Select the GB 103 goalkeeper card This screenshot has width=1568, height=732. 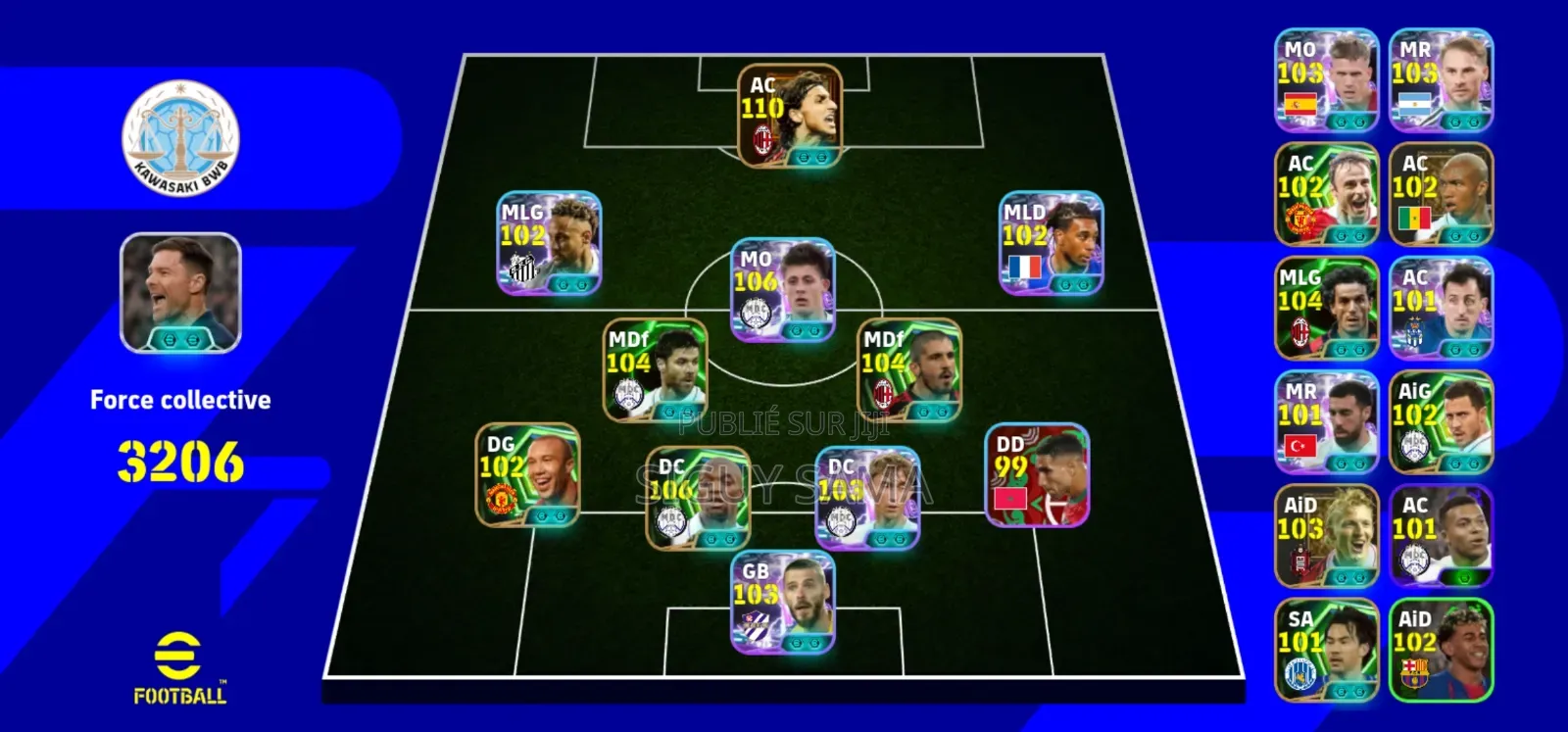coord(783,602)
